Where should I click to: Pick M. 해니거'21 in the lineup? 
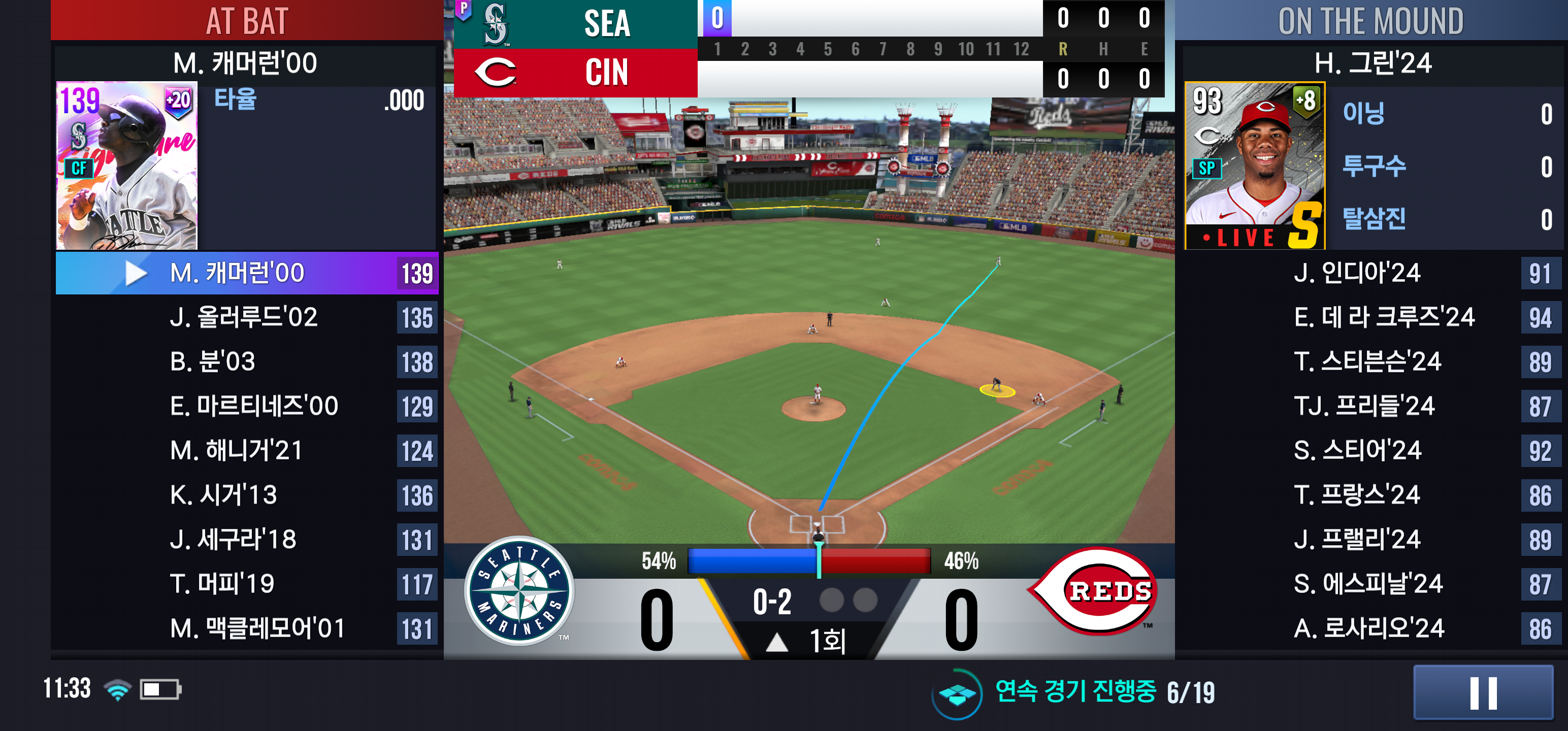[246, 451]
